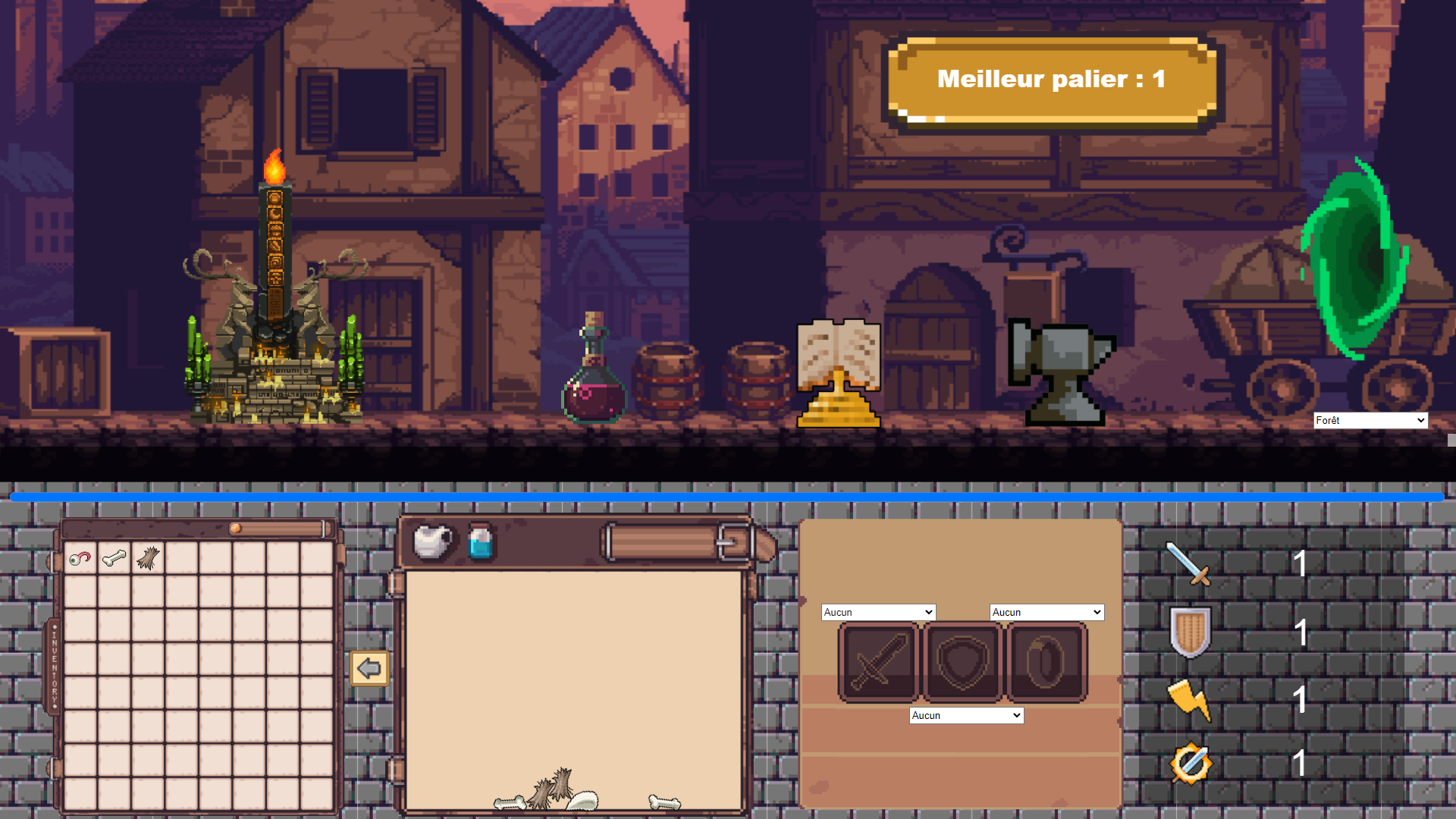
Task: Open the Aucun dropdown above the ring slot
Action: click(x=1046, y=612)
